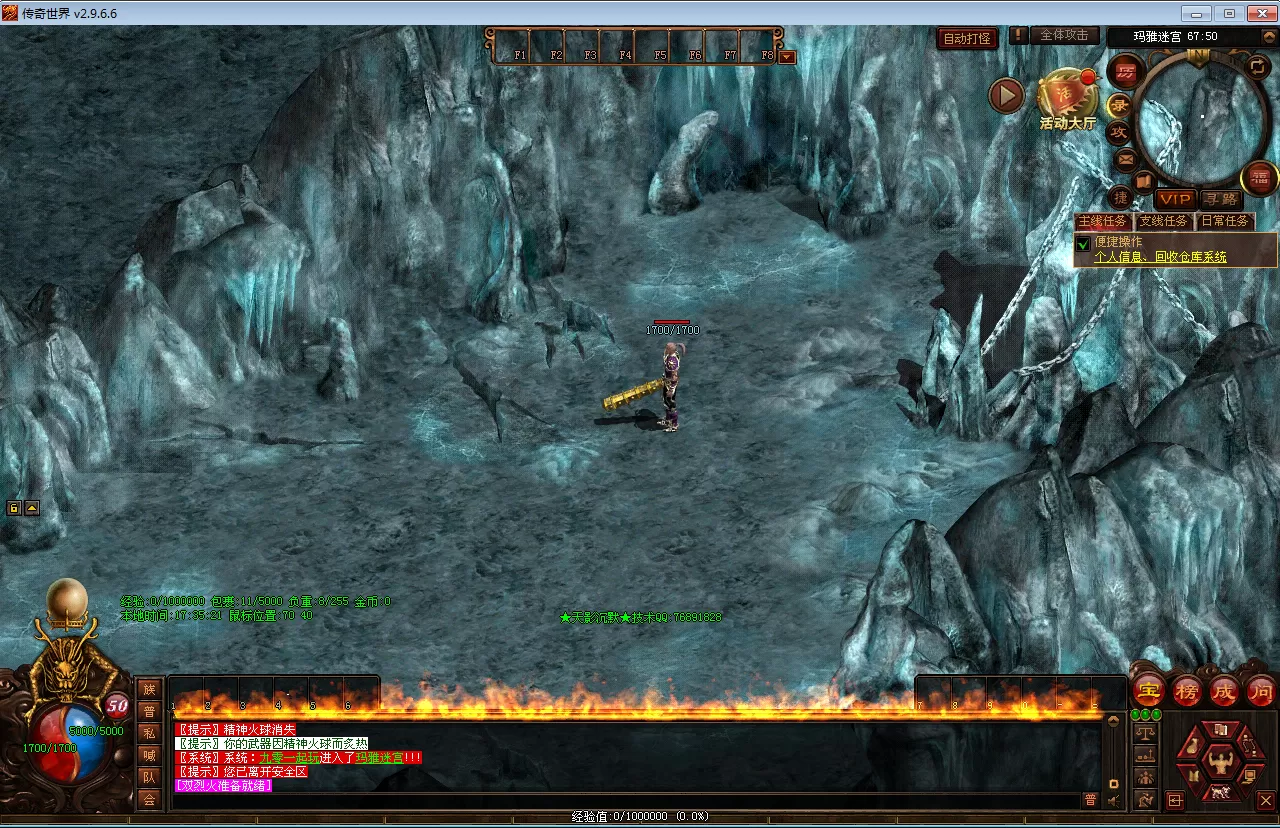Switch to the 支线任务 tab
The image size is (1280, 828).
pyautogui.click(x=1163, y=221)
